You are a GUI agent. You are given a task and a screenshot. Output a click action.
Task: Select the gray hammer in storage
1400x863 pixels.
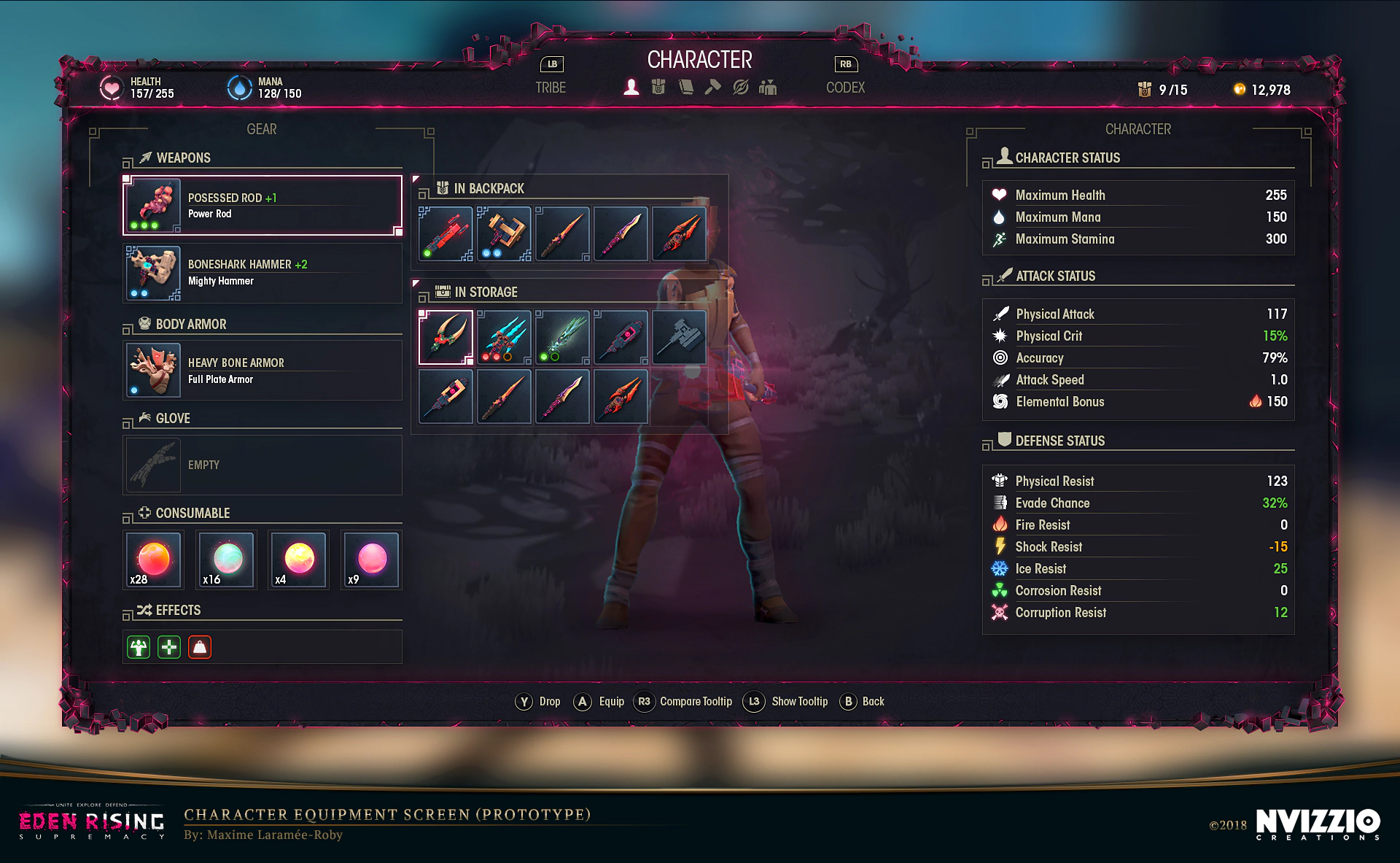680,337
